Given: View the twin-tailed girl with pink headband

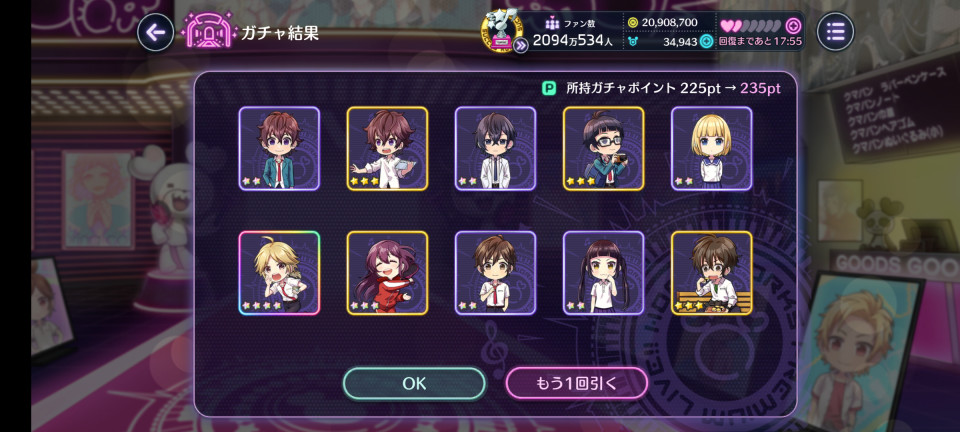Looking at the screenshot, I should click(603, 273).
